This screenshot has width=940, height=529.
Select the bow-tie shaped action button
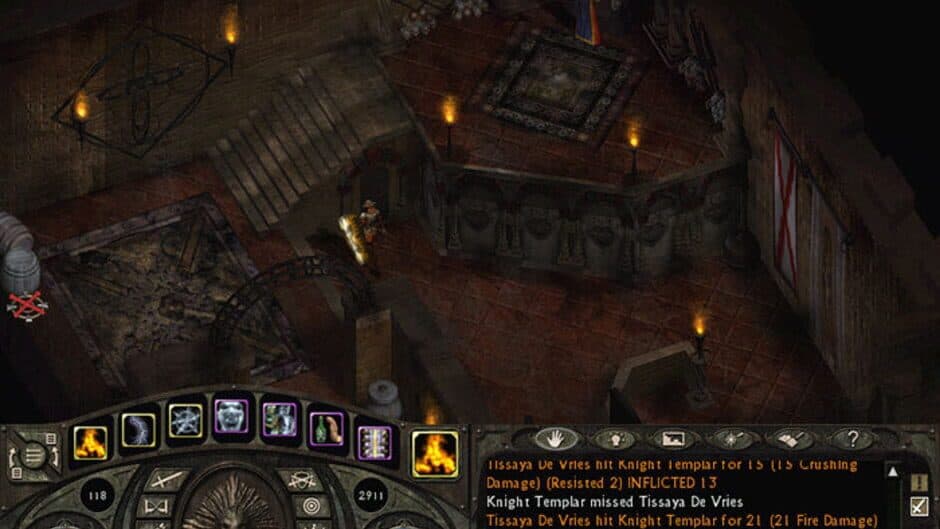pyautogui.click(x=158, y=506)
